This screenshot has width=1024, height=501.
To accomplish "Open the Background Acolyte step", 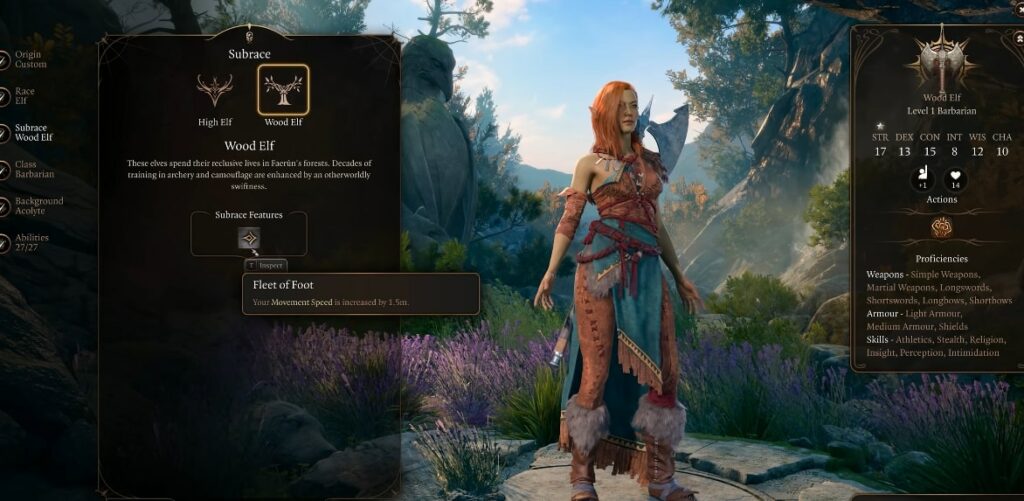I will pyautogui.click(x=38, y=206).
